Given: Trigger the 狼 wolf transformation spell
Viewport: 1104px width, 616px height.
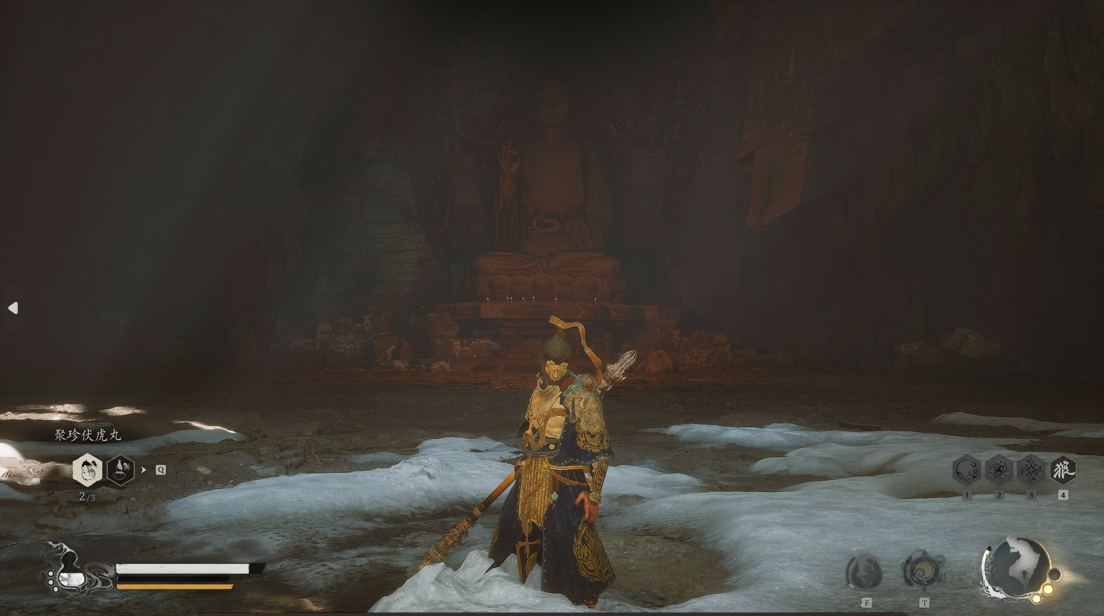Looking at the screenshot, I should click(x=1062, y=469).
